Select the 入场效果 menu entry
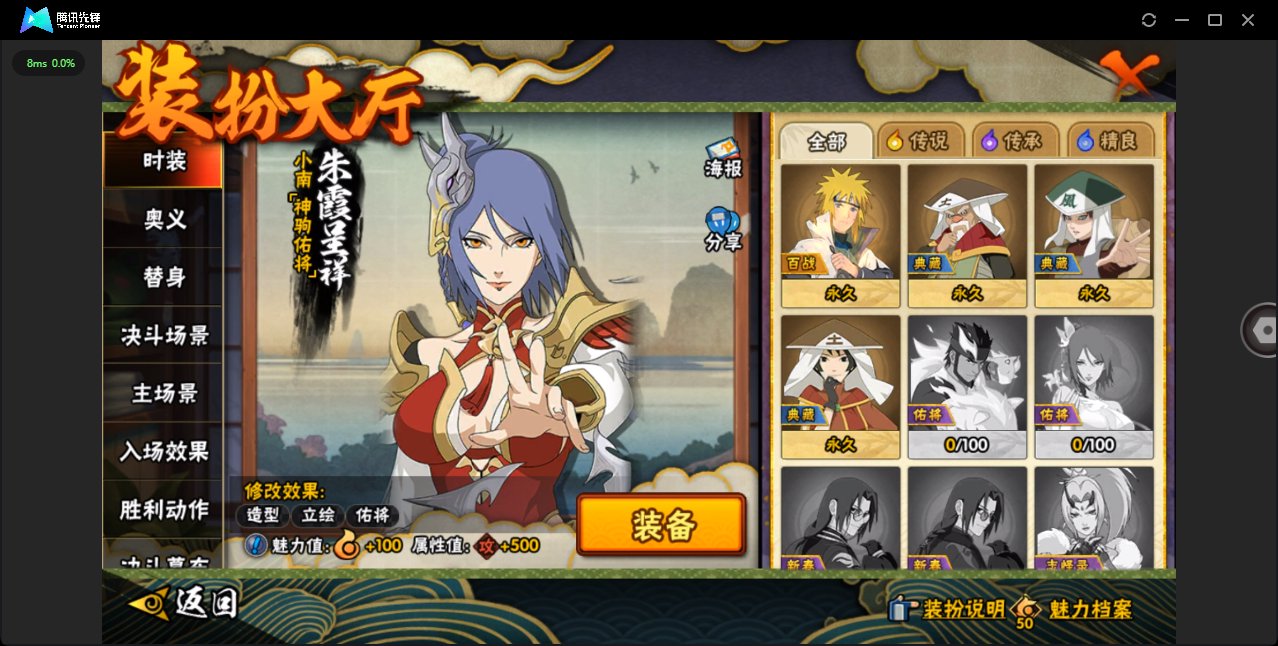This screenshot has height=646, width=1278. pos(163,451)
